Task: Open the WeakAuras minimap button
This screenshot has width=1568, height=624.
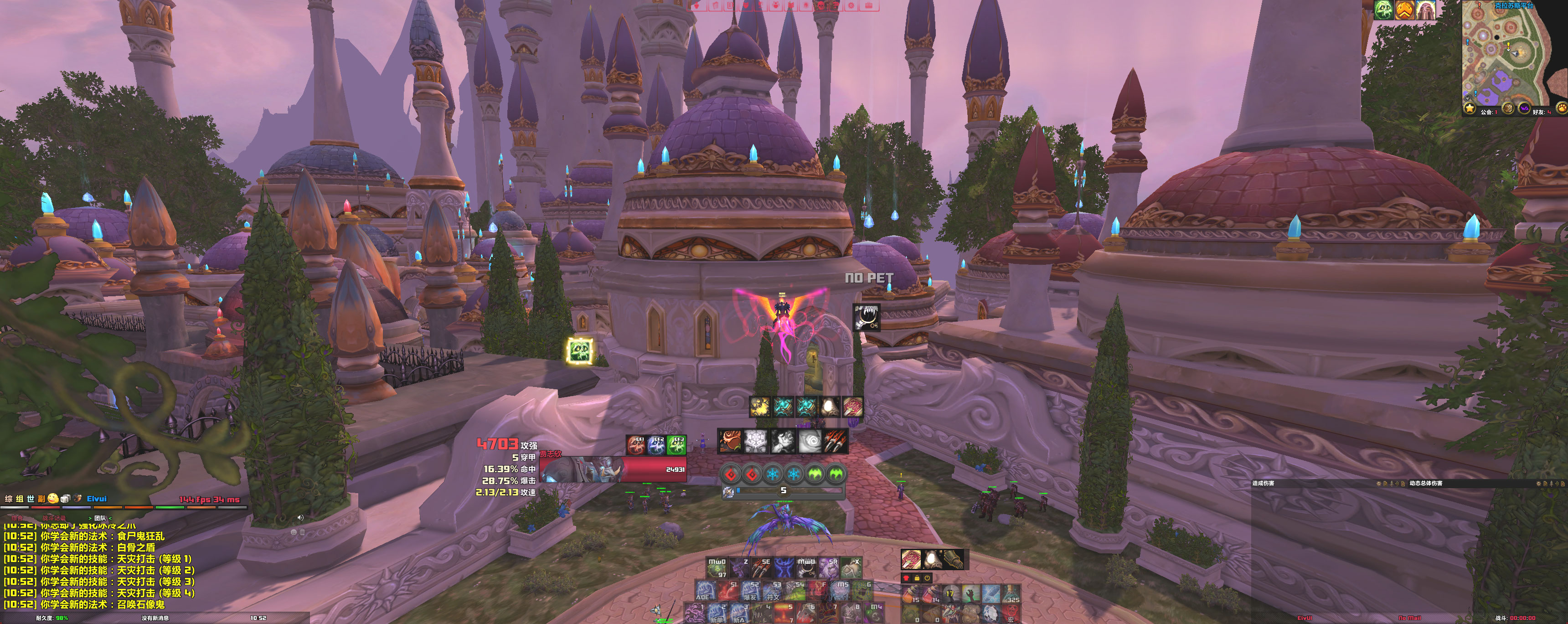Action: pos(1524,108)
